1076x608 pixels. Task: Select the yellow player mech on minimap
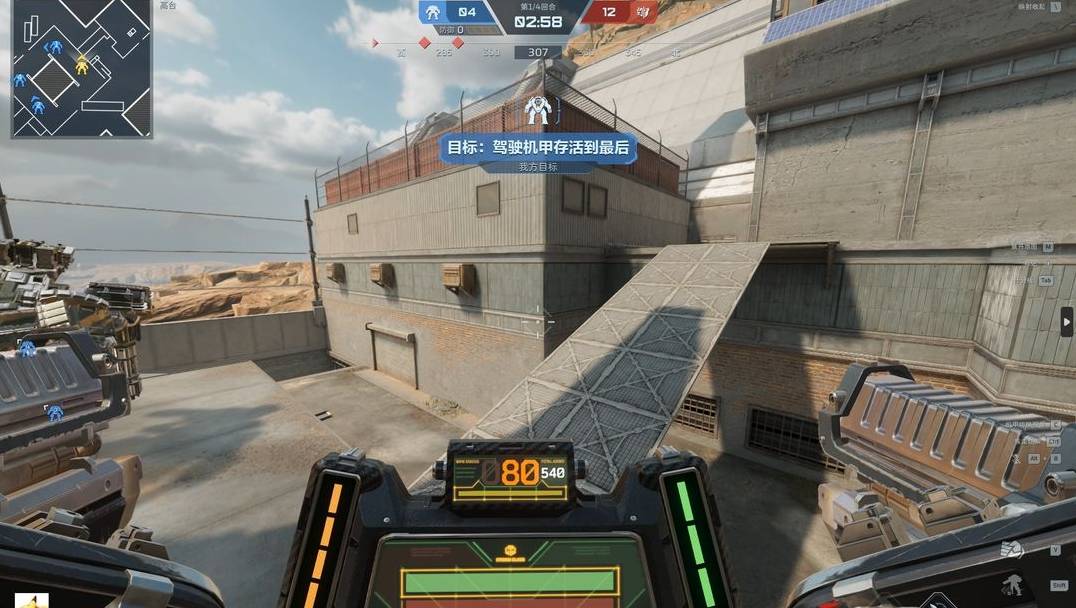(82, 64)
